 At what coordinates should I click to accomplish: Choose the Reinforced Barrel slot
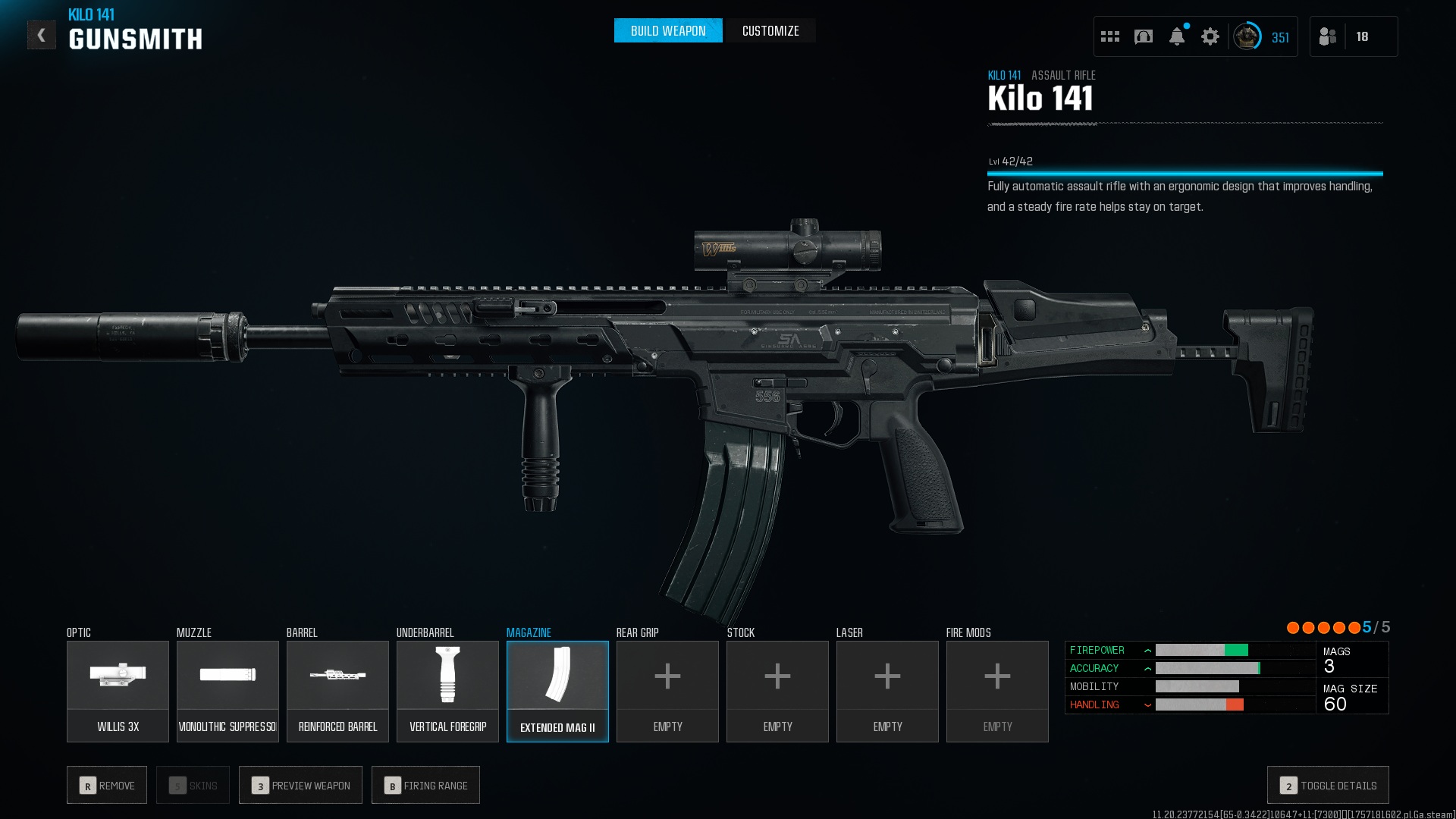[x=337, y=691]
